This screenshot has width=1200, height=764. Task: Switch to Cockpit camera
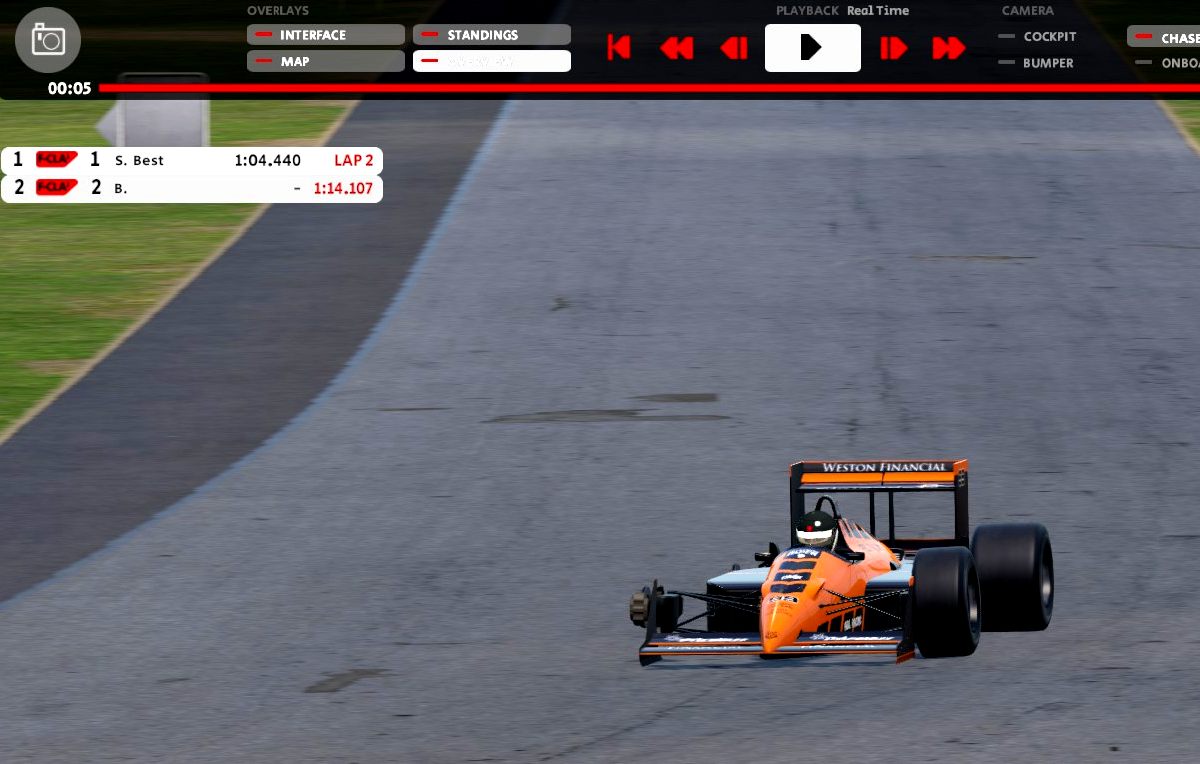tap(1038, 36)
